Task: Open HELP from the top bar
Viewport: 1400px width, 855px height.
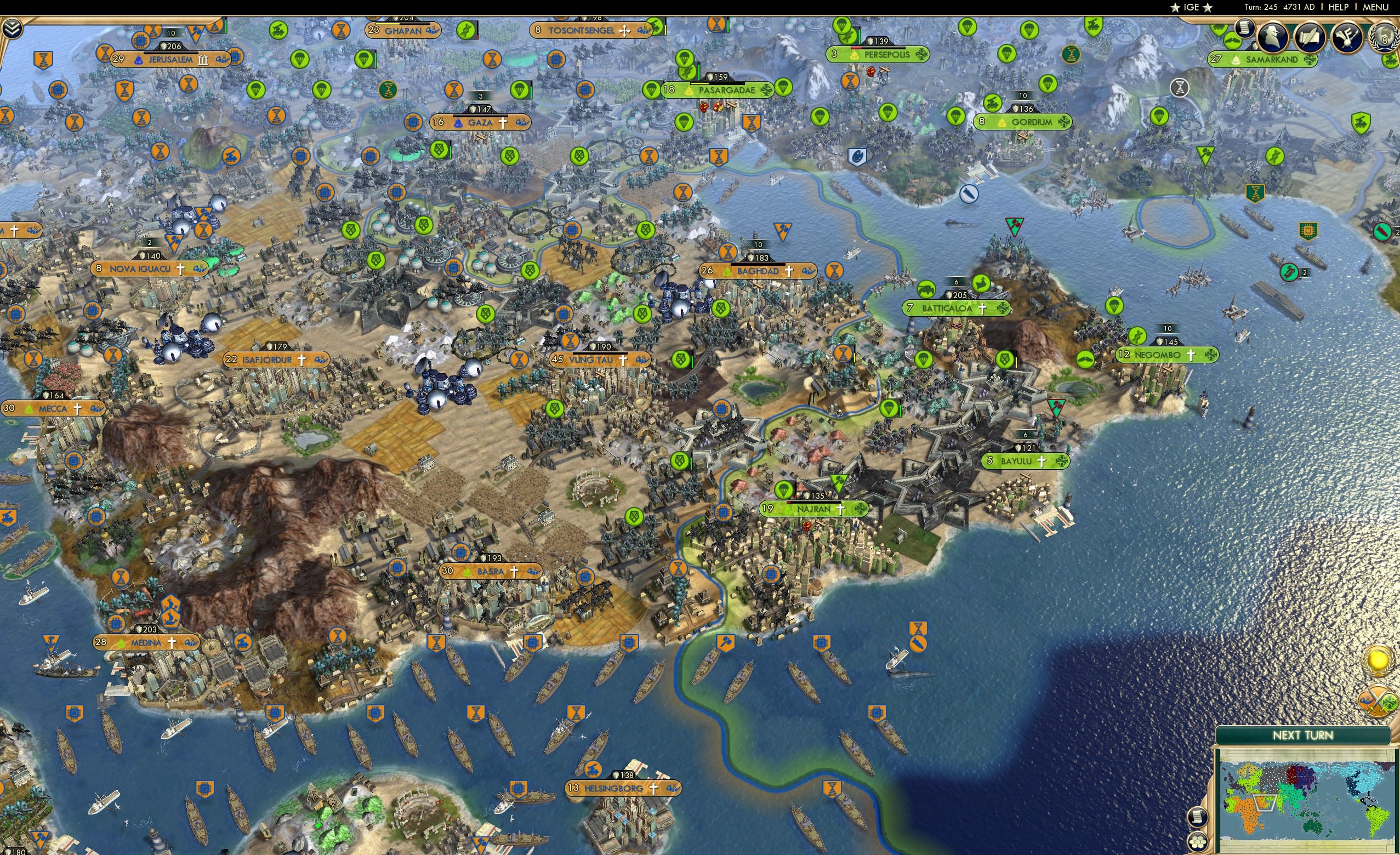Action: click(1339, 7)
